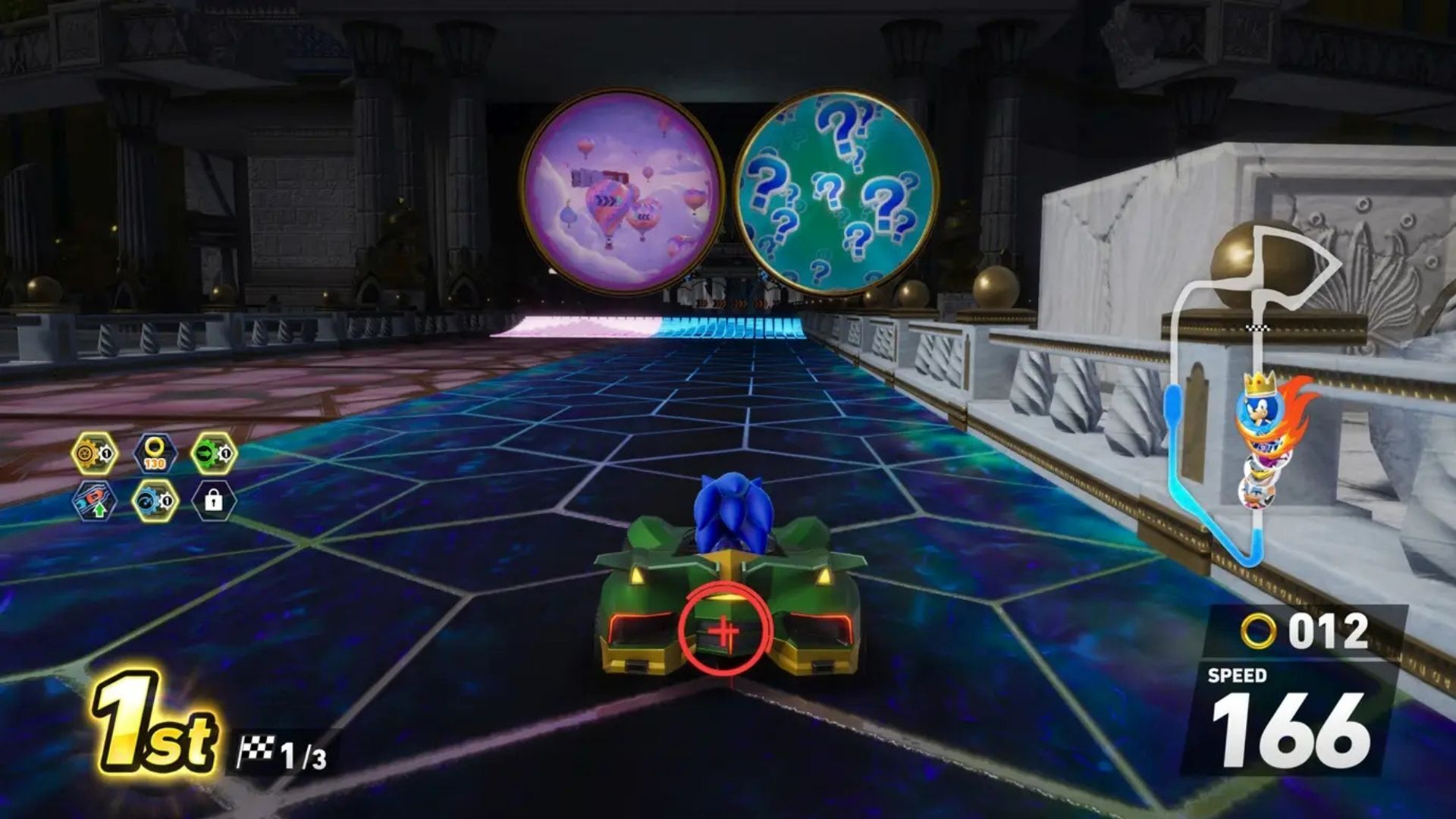1456x819 pixels.
Task: Select the yellow wheel gear gadget
Action: 95,453
